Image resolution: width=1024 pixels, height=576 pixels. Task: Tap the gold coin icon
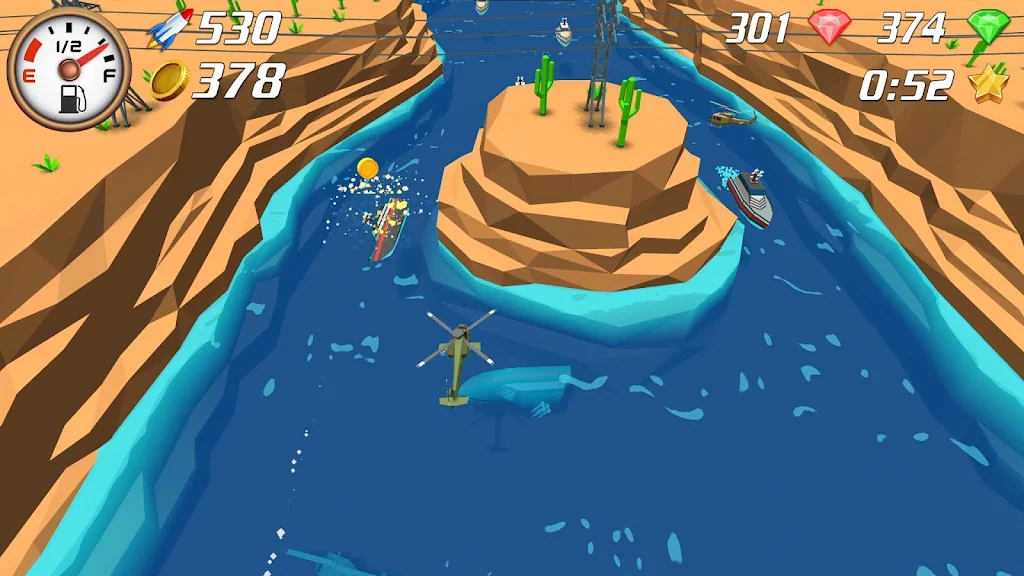(x=169, y=81)
